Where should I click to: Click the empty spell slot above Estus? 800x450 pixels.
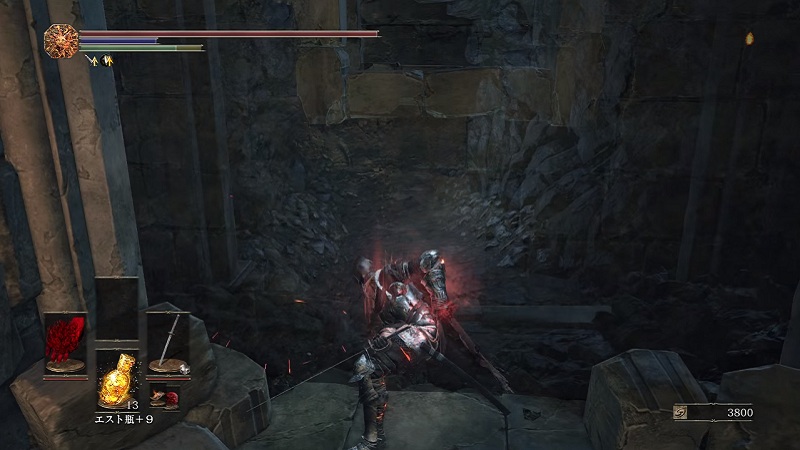[117, 310]
